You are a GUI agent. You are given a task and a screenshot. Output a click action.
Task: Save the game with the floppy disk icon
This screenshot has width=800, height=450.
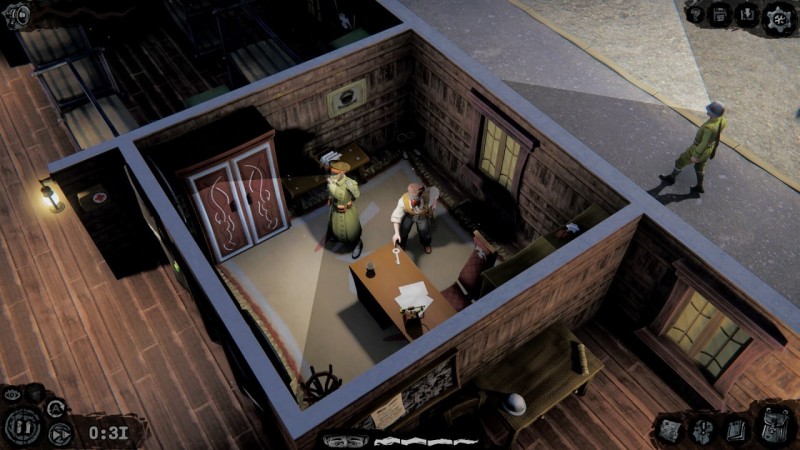tap(720, 14)
